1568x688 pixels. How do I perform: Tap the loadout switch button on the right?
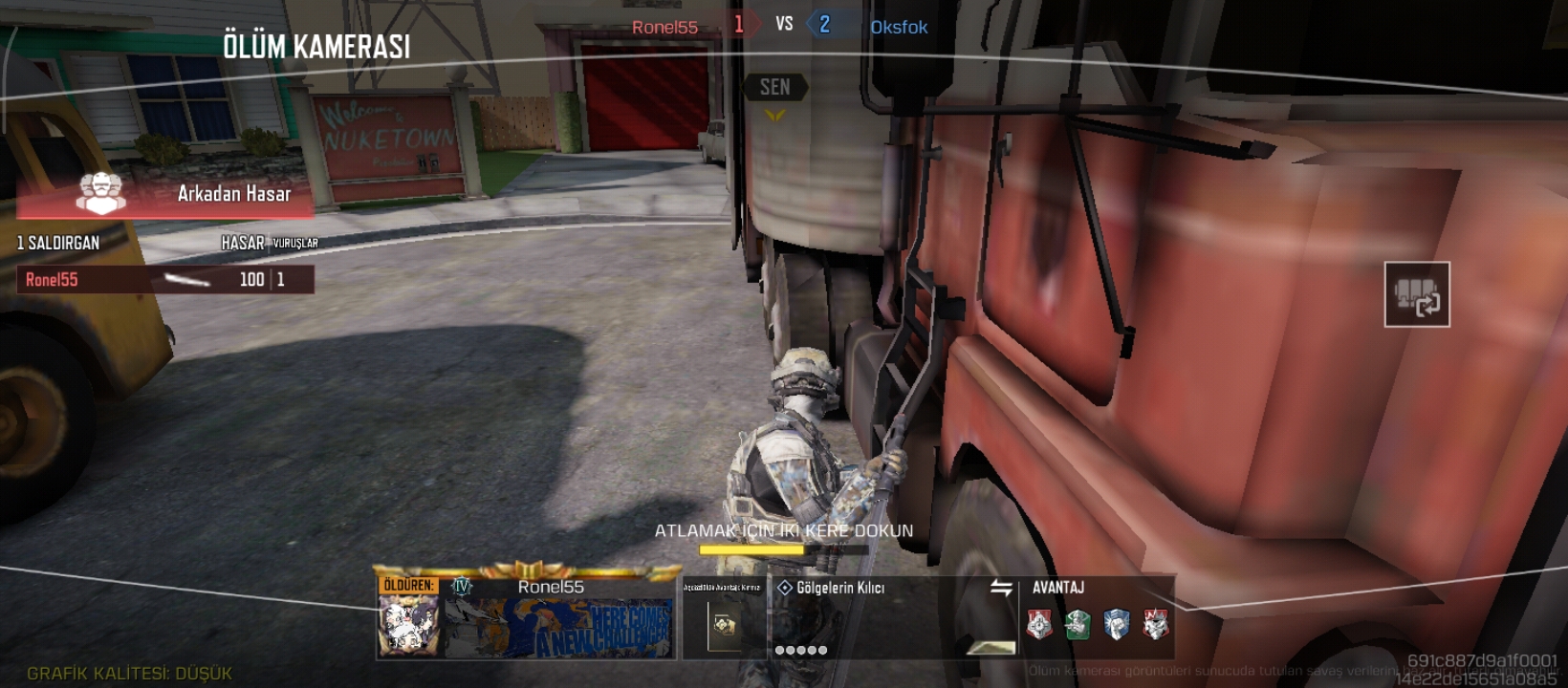(x=1417, y=294)
